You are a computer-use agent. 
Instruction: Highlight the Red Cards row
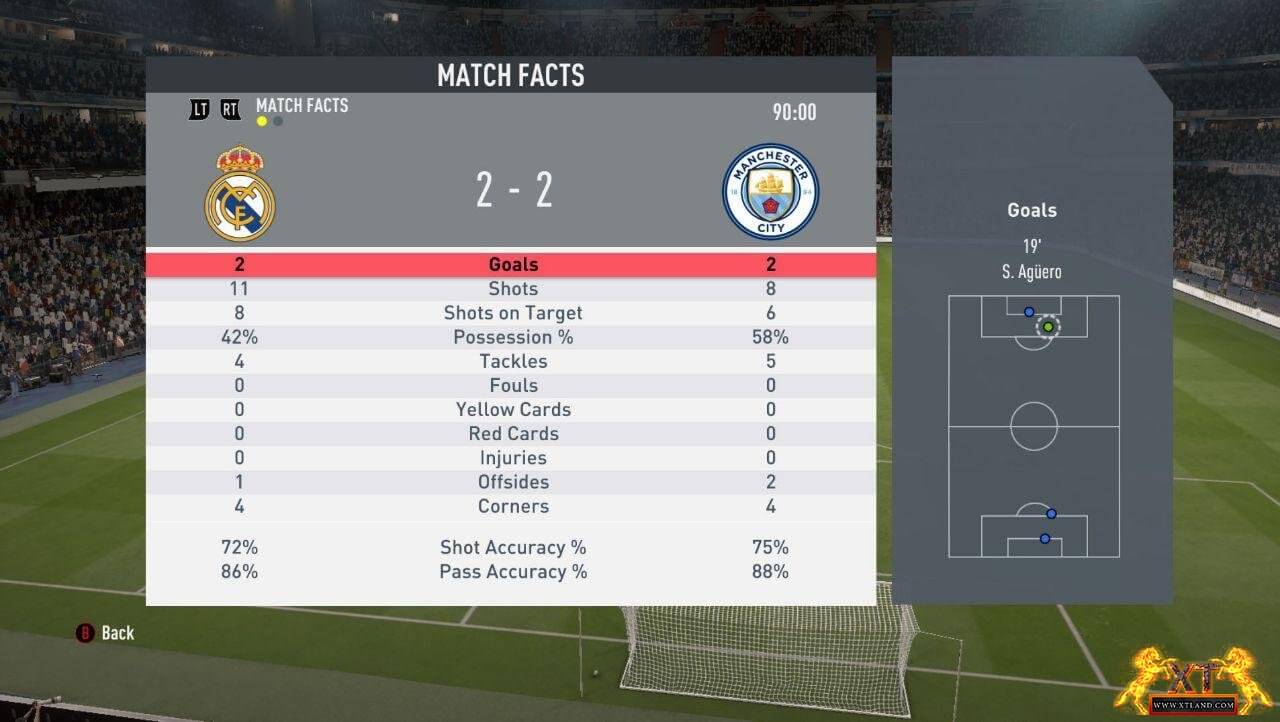click(x=512, y=433)
